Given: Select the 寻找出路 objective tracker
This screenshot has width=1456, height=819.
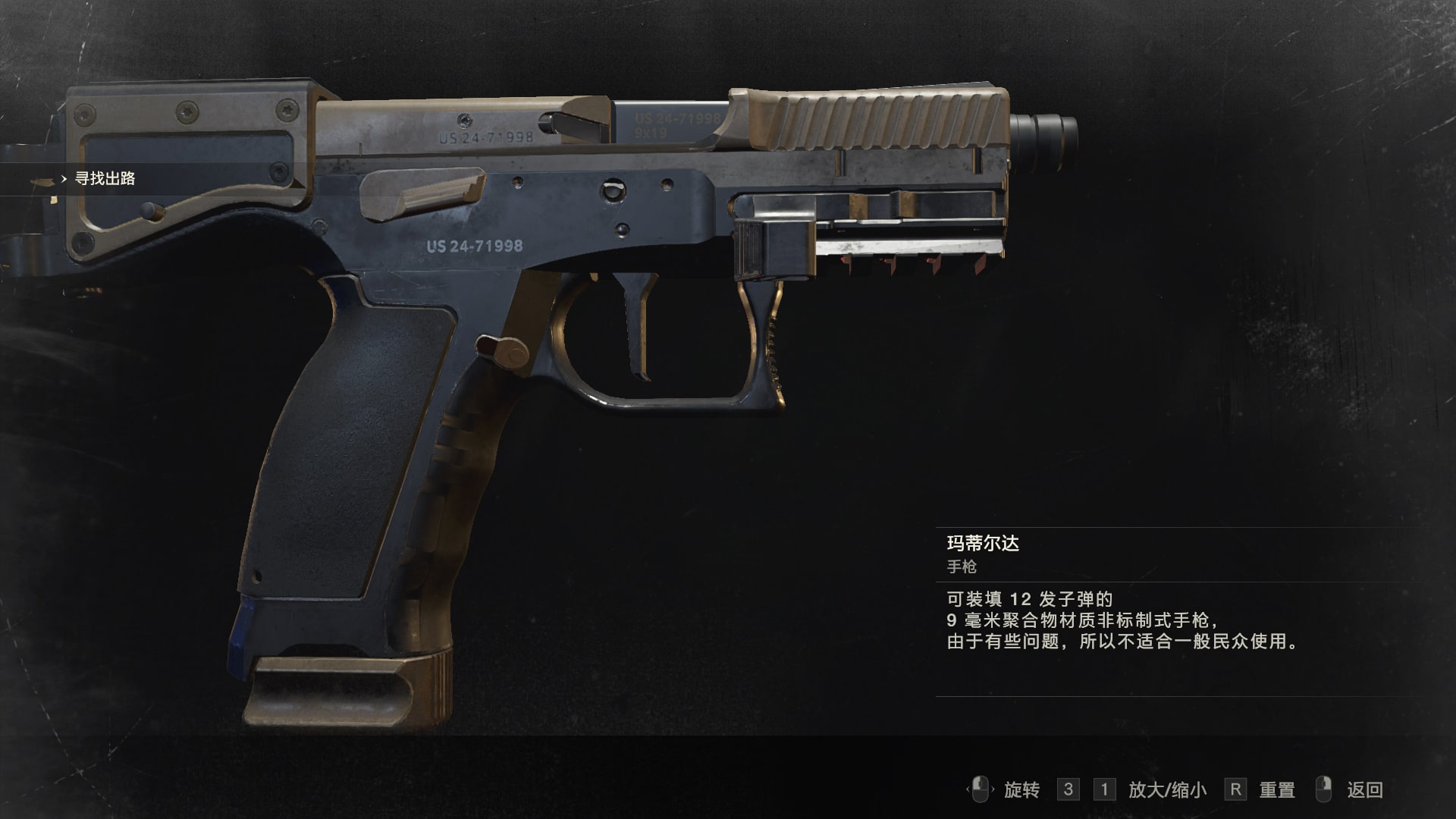Looking at the screenshot, I should 105,179.
